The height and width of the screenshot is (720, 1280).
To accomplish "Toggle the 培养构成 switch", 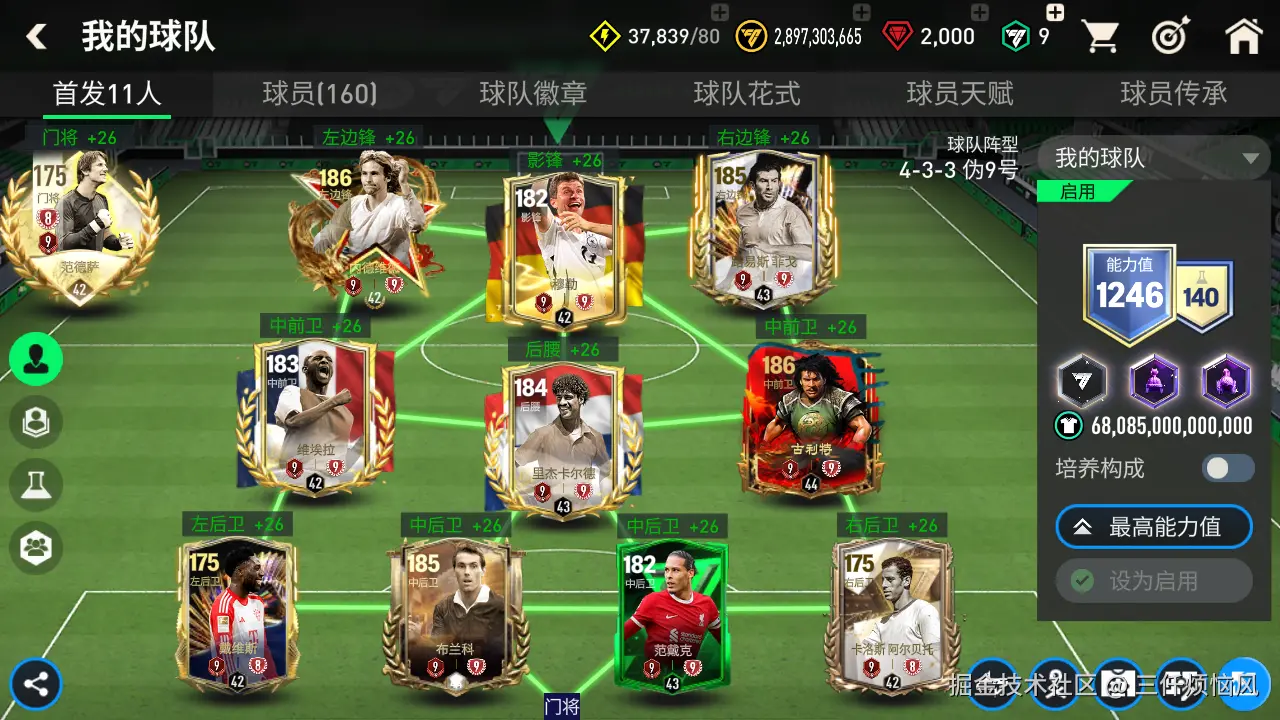I will coord(1227,468).
